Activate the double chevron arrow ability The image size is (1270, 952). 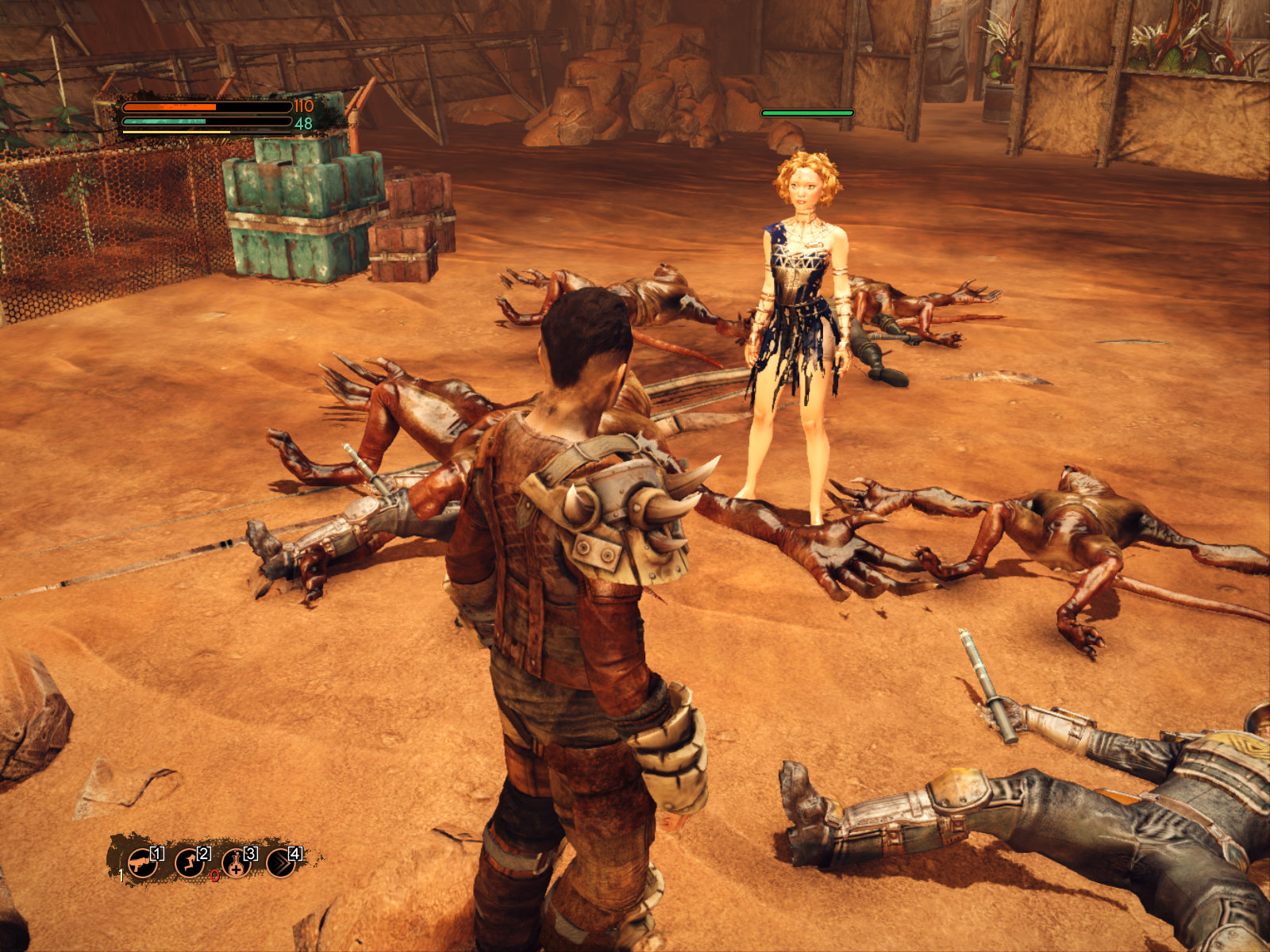click(x=281, y=862)
